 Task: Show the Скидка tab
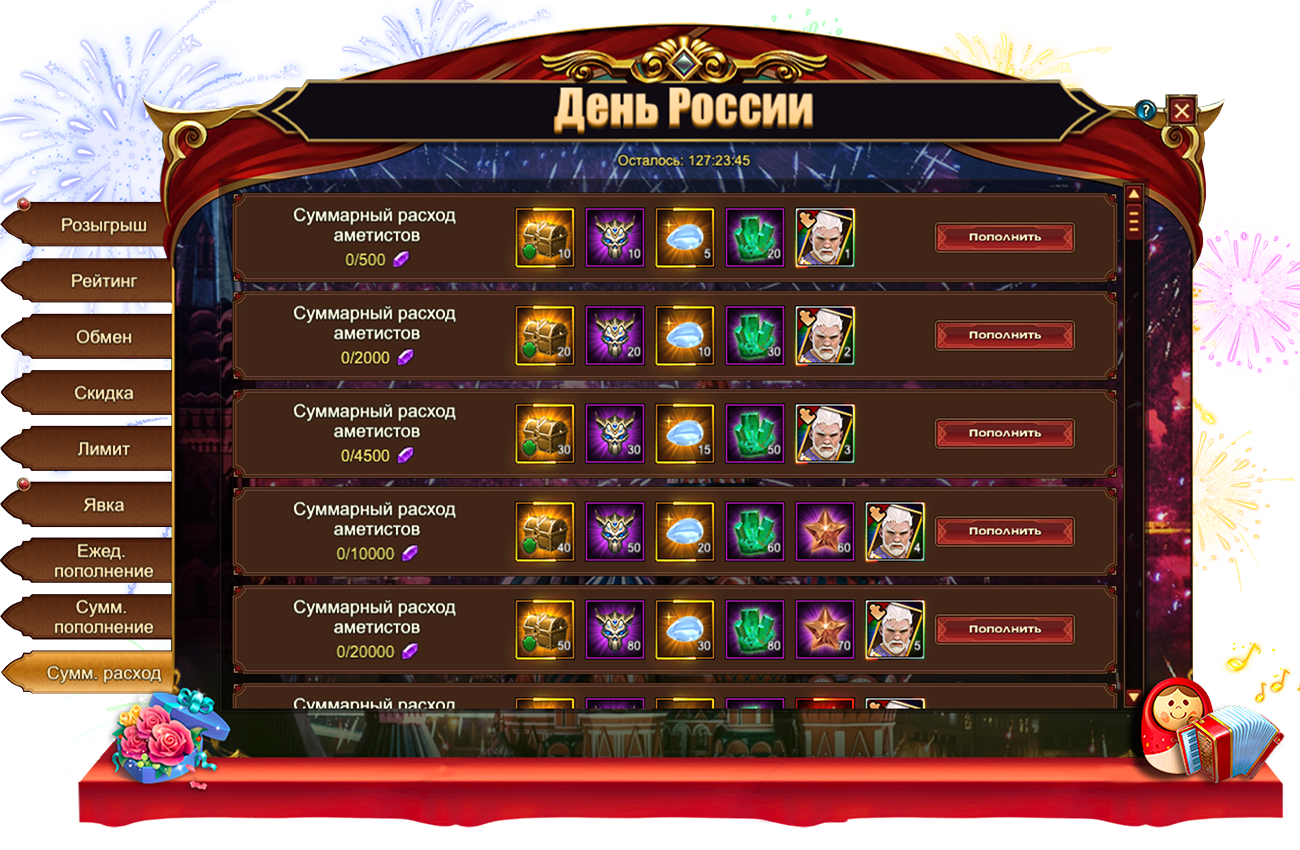click(103, 393)
